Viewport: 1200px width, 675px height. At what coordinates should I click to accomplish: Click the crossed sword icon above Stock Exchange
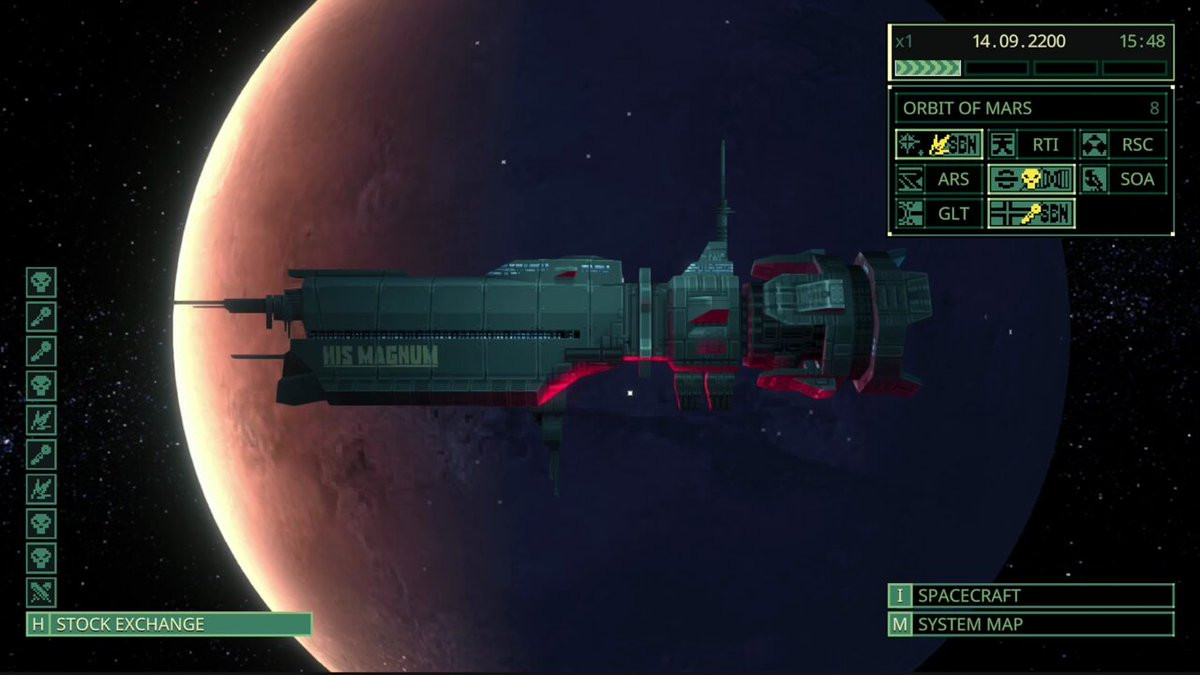[41, 591]
